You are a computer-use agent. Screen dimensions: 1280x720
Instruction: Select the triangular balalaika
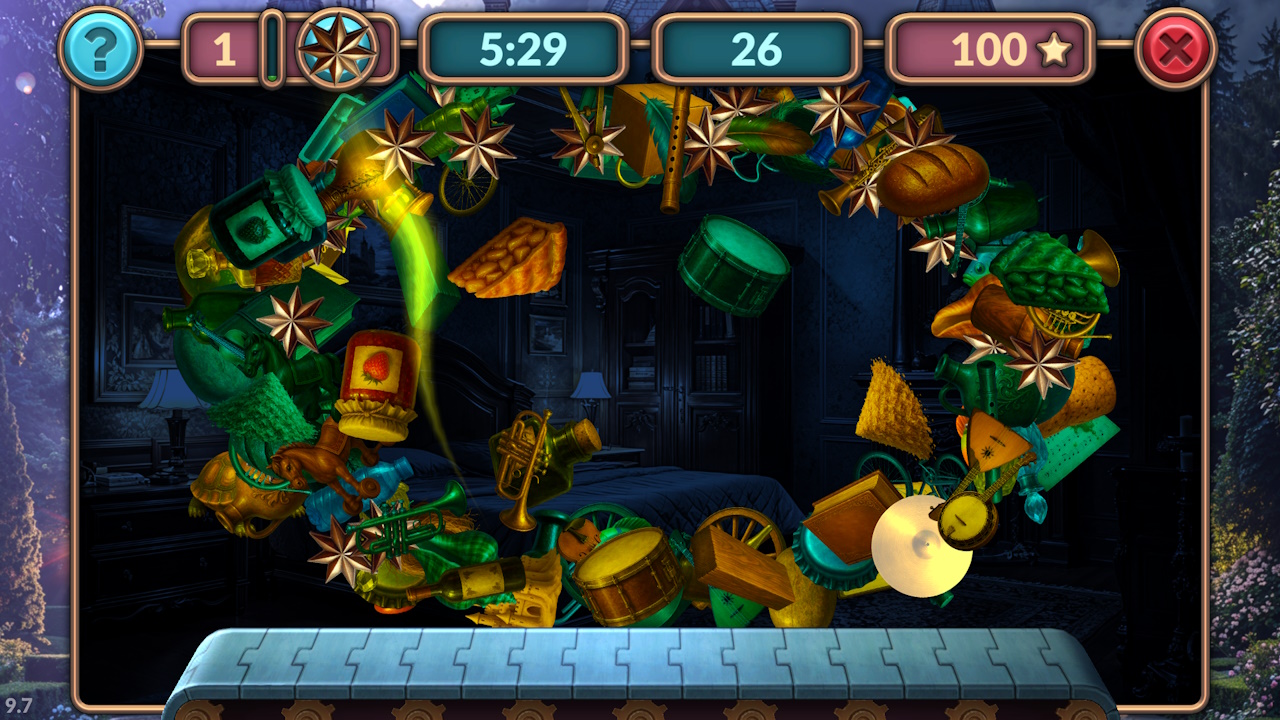(996, 441)
